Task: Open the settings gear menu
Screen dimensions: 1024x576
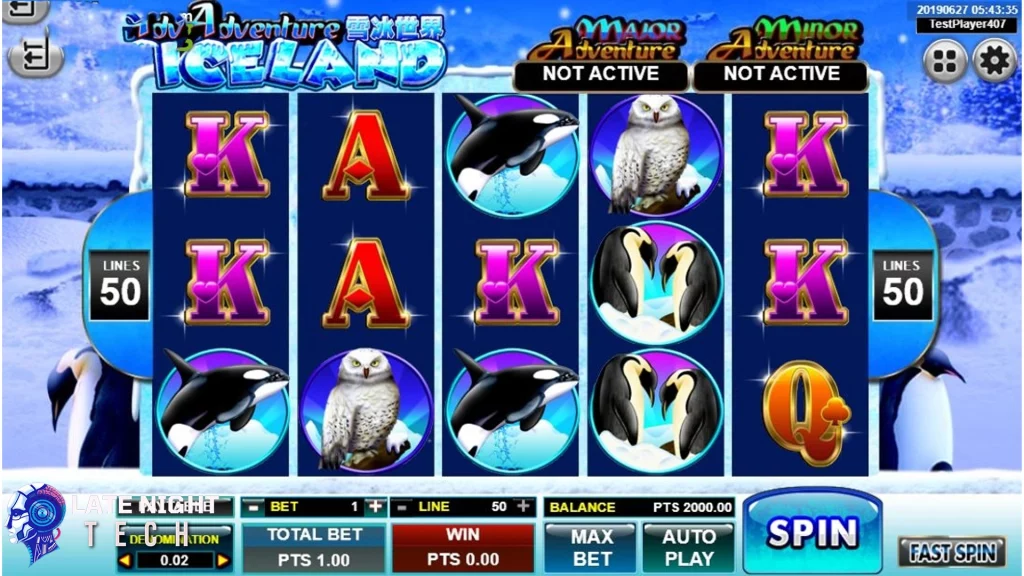Action: [994, 62]
